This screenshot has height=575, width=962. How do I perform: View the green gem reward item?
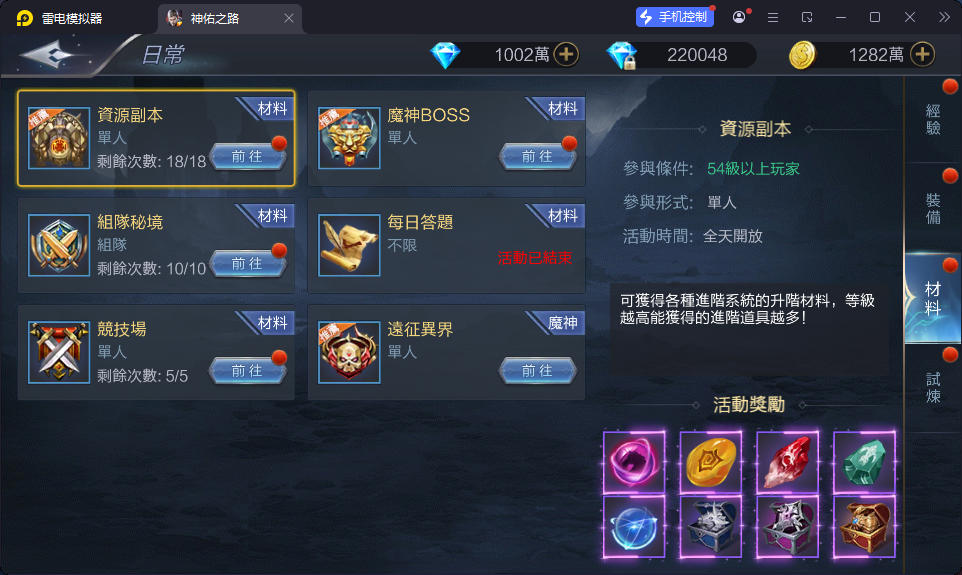(865, 461)
